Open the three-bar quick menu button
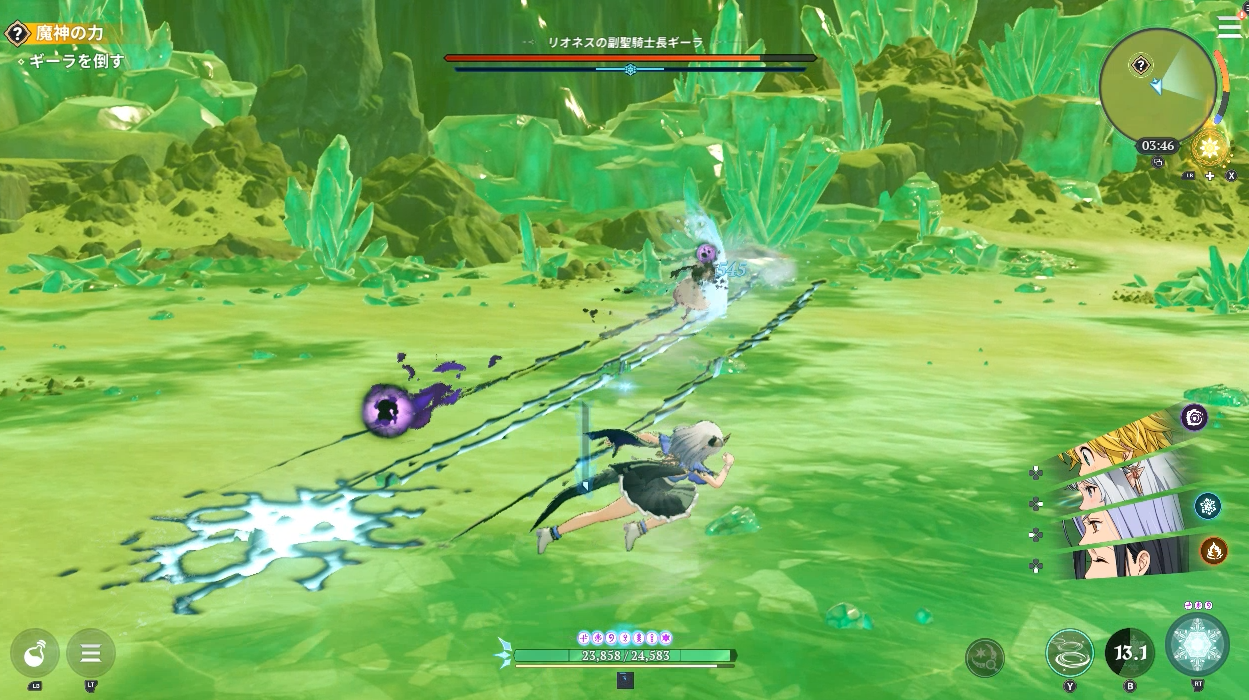 point(91,654)
